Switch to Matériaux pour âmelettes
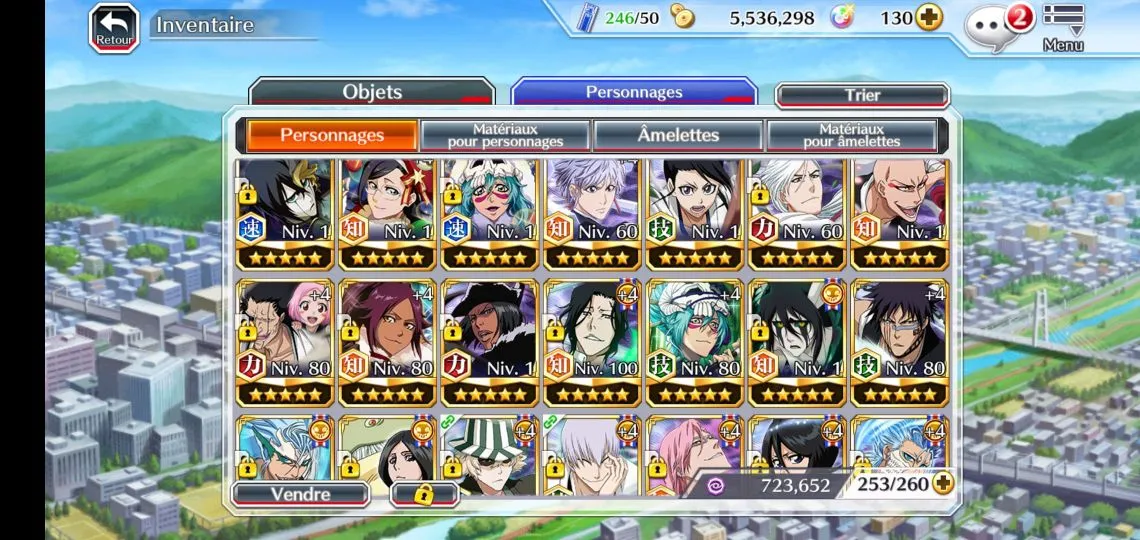 pyautogui.click(x=851, y=135)
